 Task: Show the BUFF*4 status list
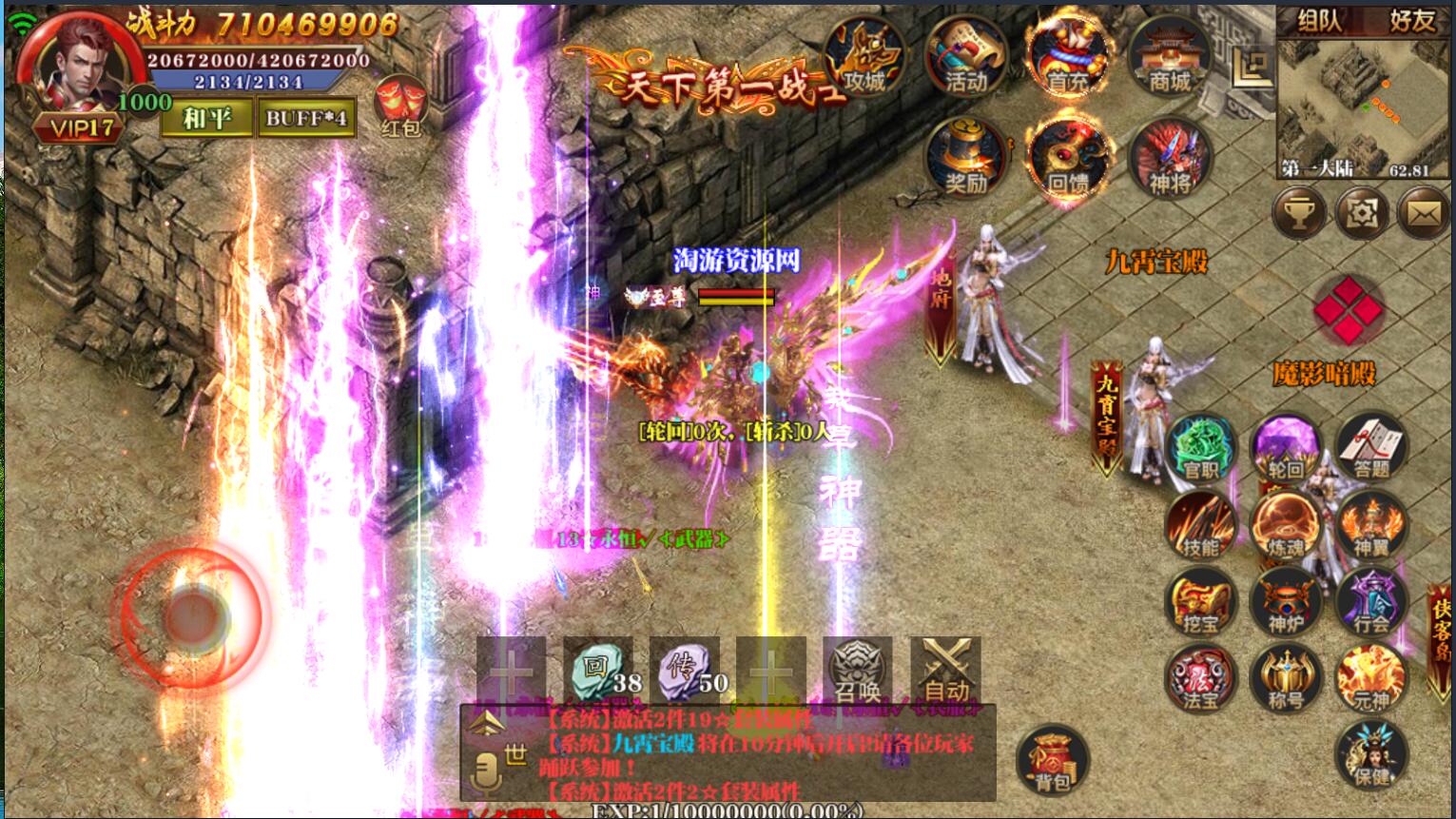306,118
